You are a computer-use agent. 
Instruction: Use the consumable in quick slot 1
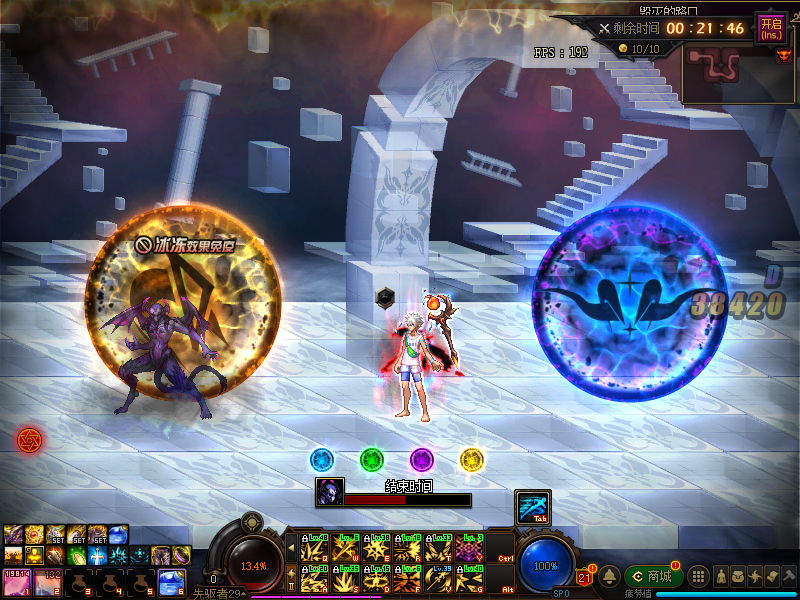tap(18, 582)
